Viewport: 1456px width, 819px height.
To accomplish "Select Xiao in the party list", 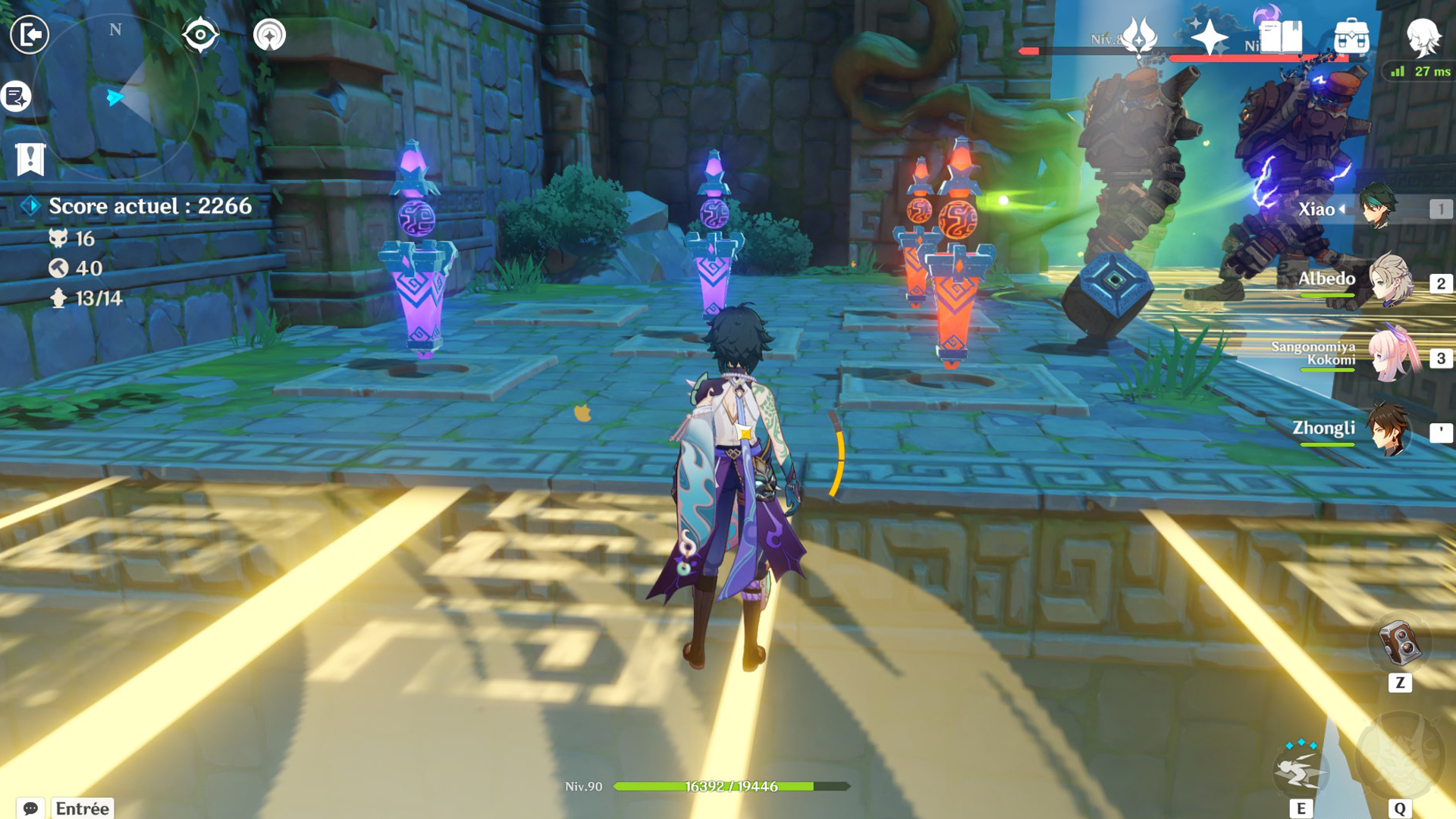I will pos(1377,208).
